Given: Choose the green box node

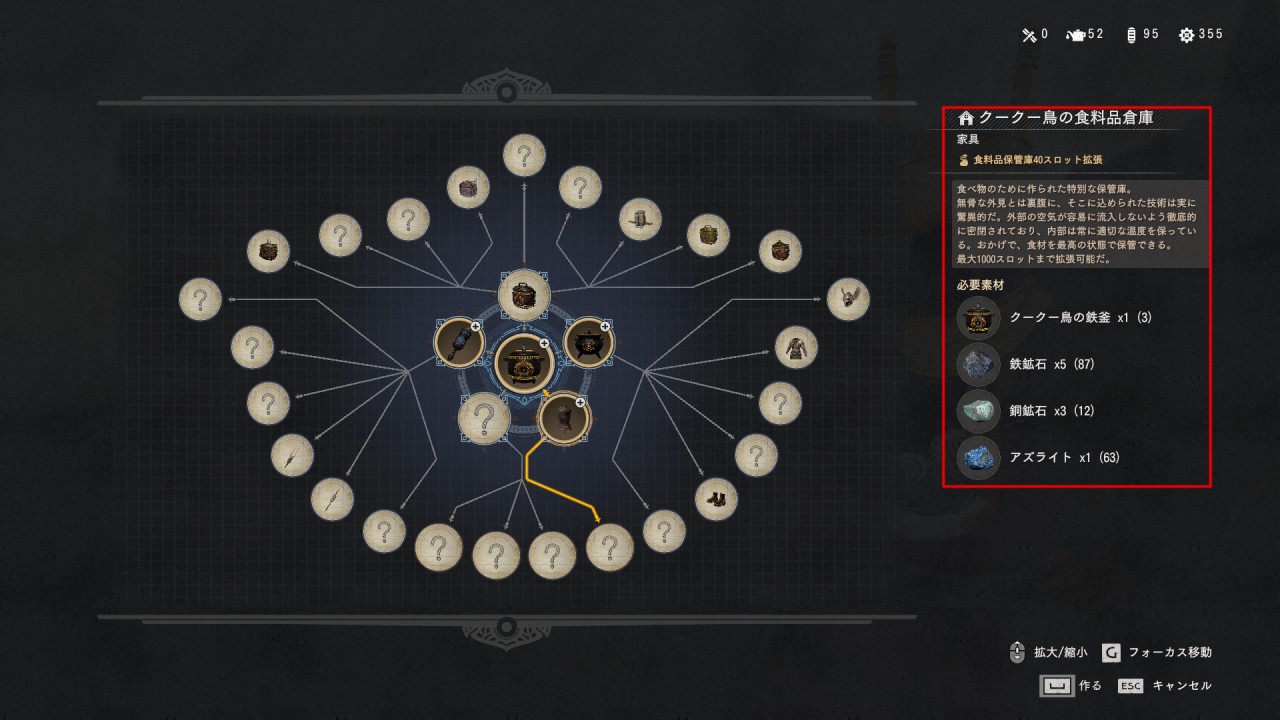Looking at the screenshot, I should (708, 235).
